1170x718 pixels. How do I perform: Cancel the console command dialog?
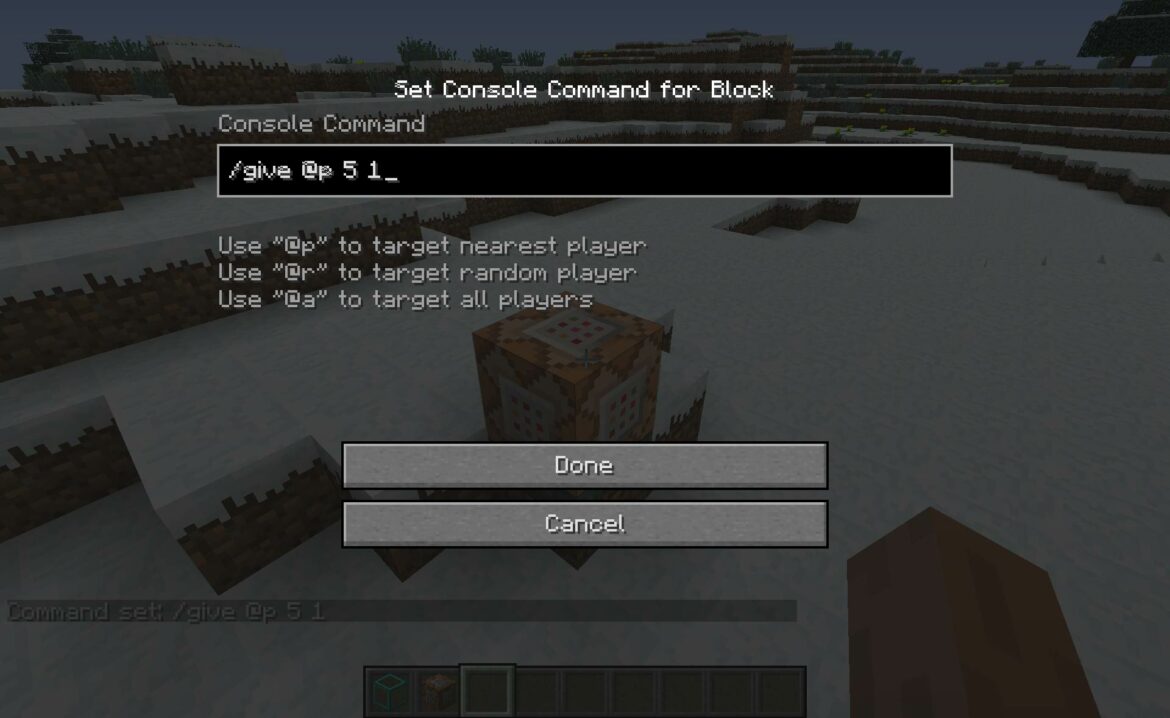pyautogui.click(x=584, y=524)
